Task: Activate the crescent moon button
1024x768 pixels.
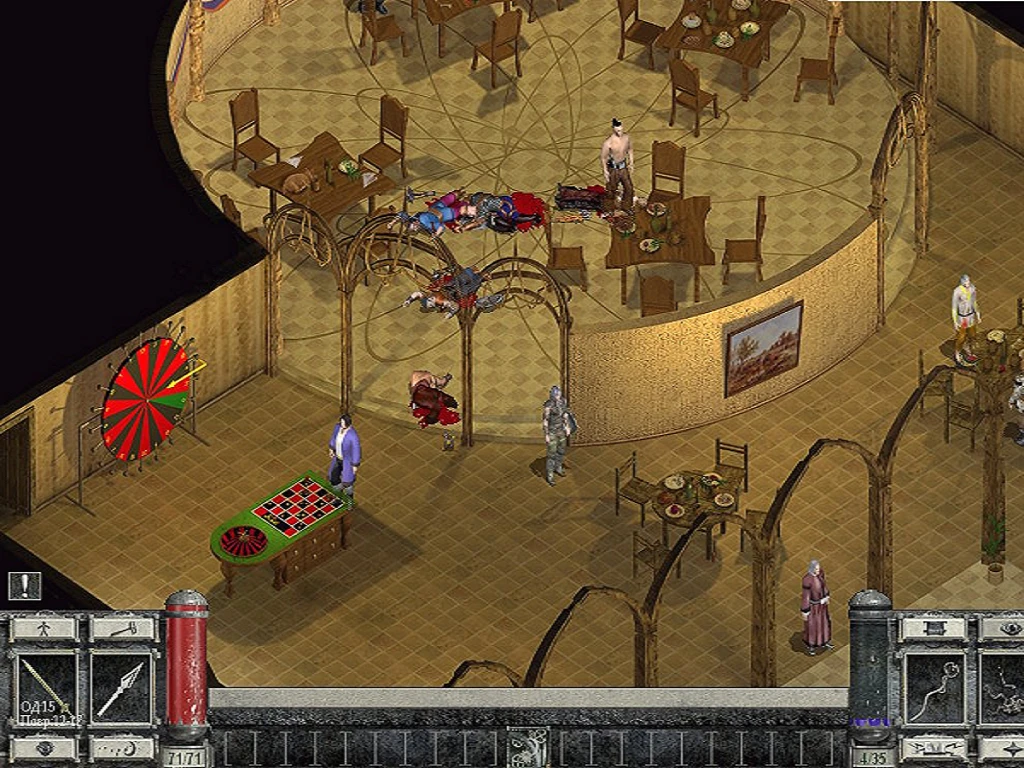Action: pyautogui.click(x=122, y=747)
